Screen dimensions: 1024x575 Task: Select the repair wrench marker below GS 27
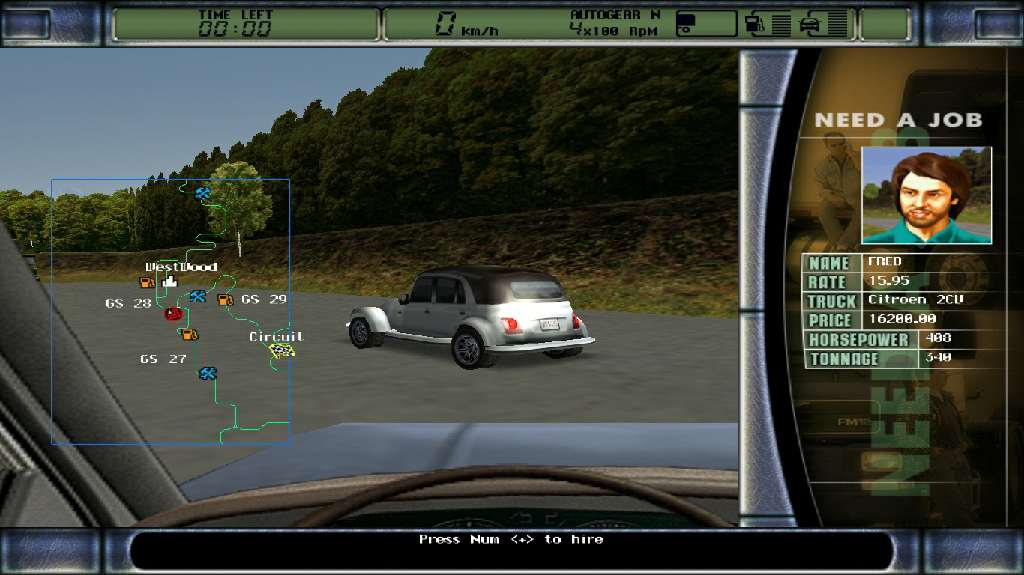tap(208, 373)
